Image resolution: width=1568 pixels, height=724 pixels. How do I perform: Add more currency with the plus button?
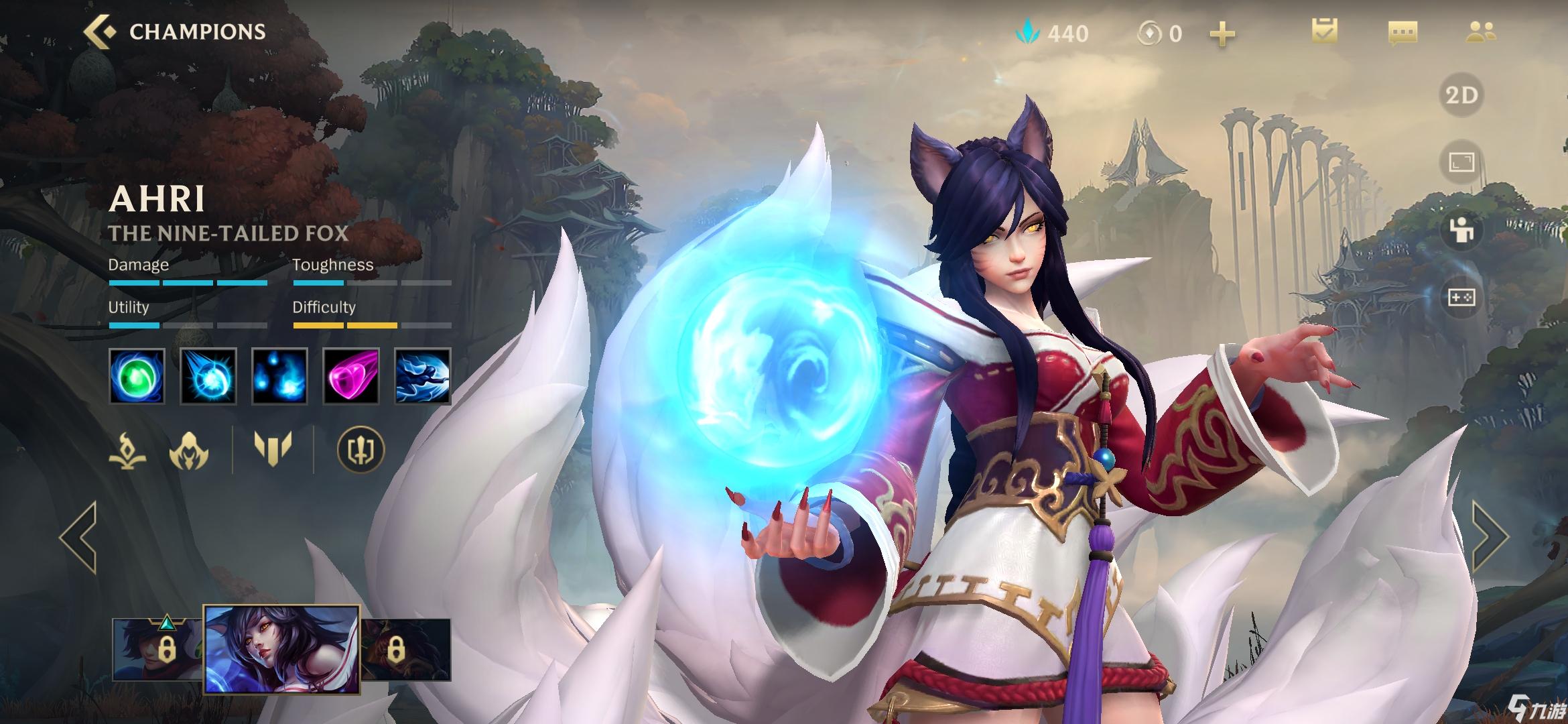click(1222, 34)
